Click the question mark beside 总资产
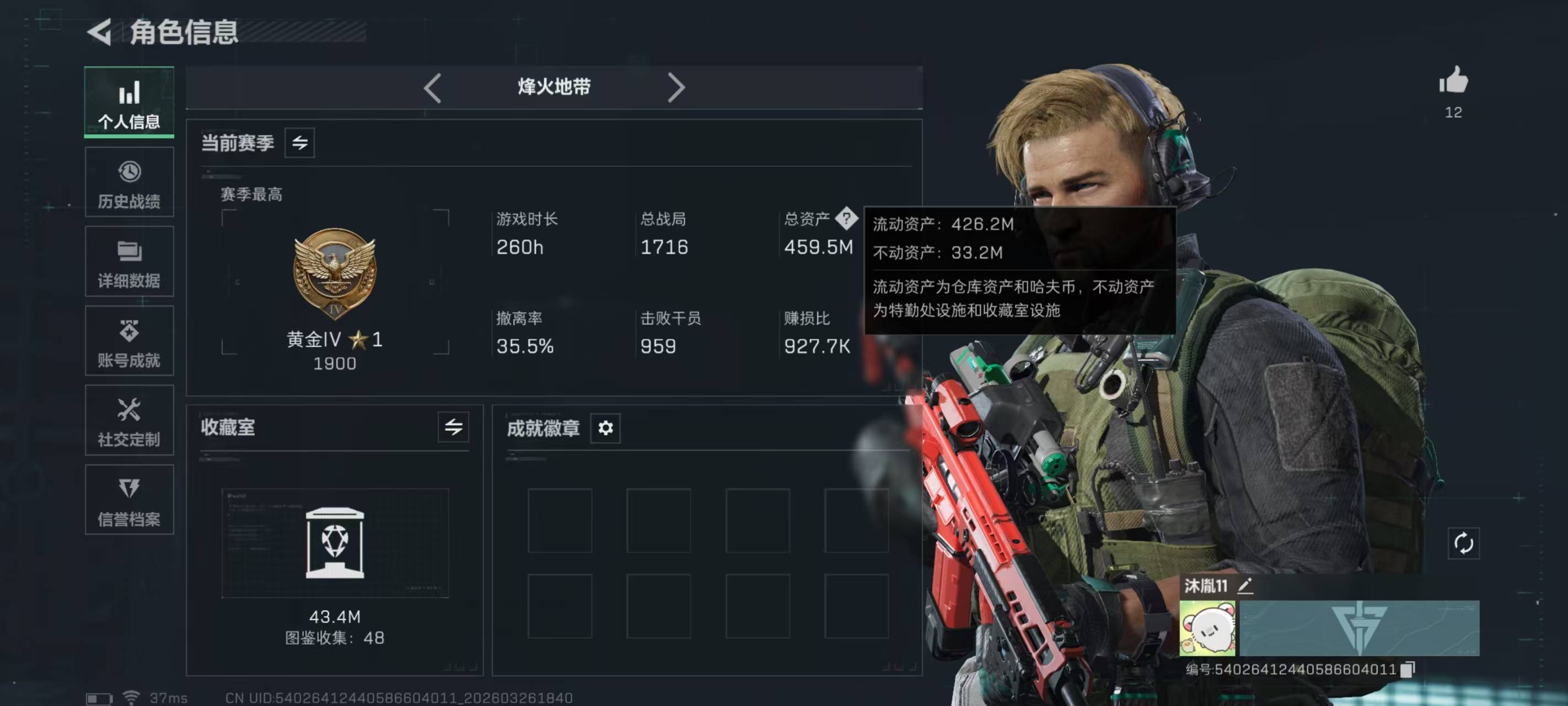 coord(846,218)
